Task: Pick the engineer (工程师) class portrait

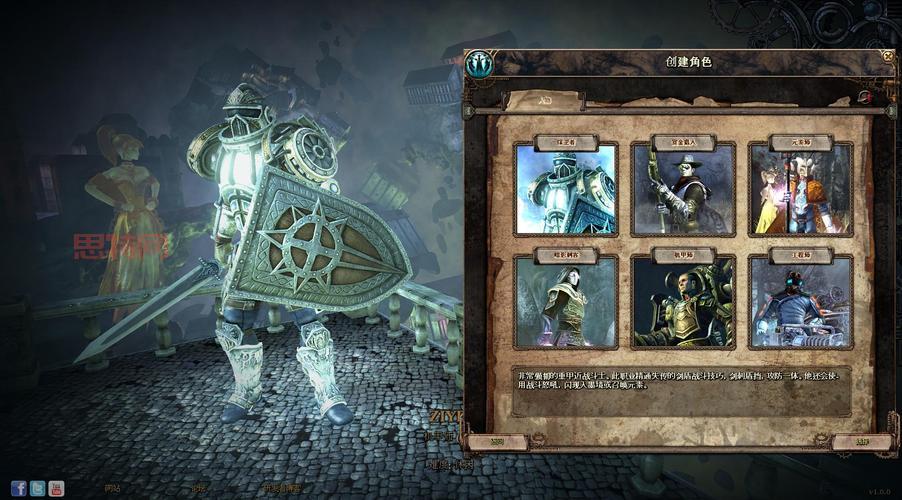Action: point(800,302)
